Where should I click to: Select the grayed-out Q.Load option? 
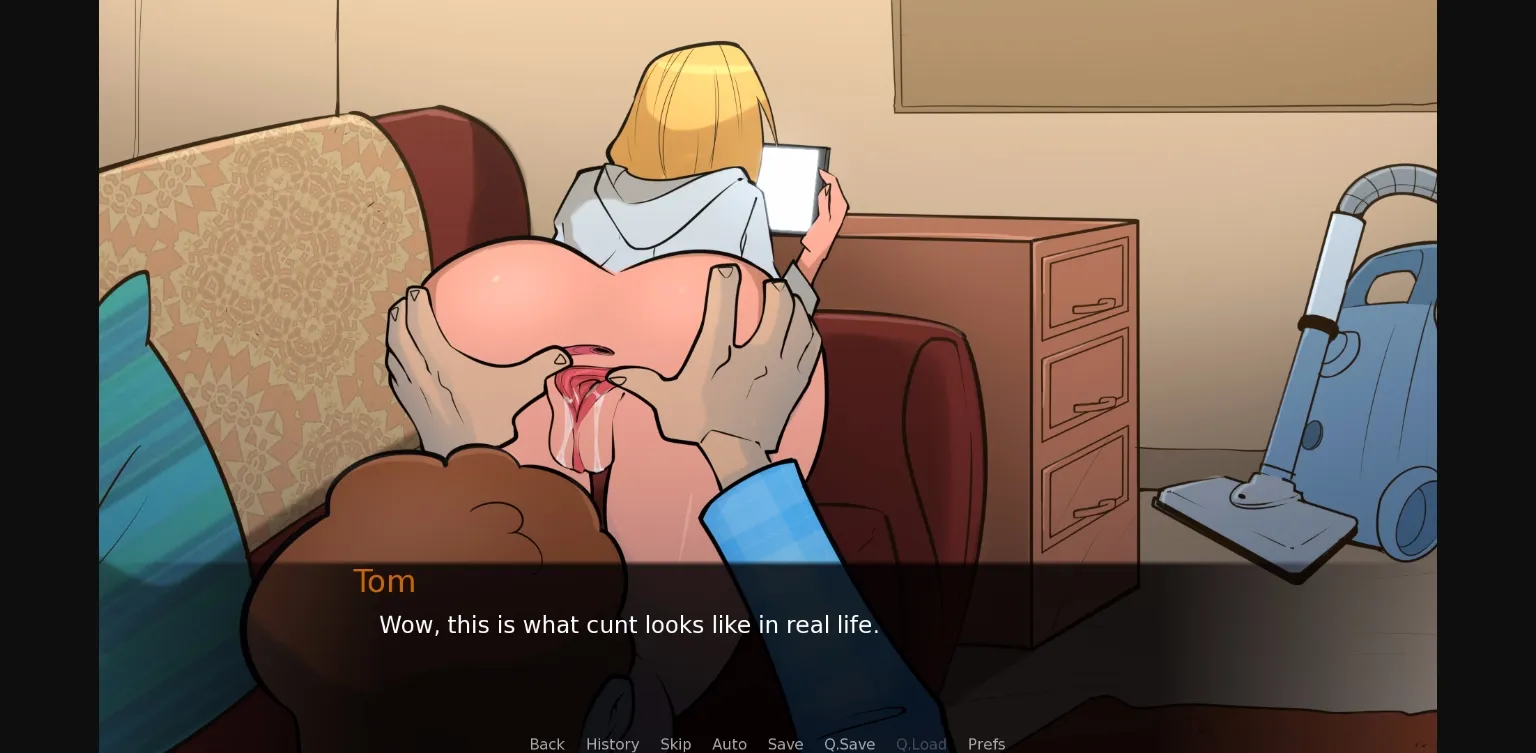pyautogui.click(x=920, y=744)
